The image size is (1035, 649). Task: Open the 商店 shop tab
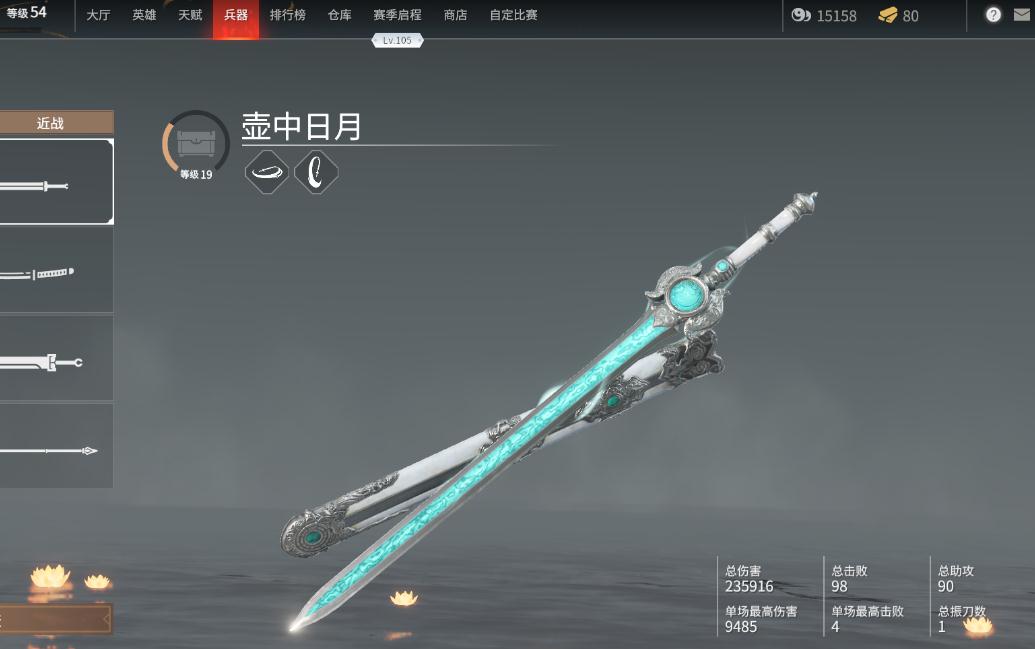point(455,15)
